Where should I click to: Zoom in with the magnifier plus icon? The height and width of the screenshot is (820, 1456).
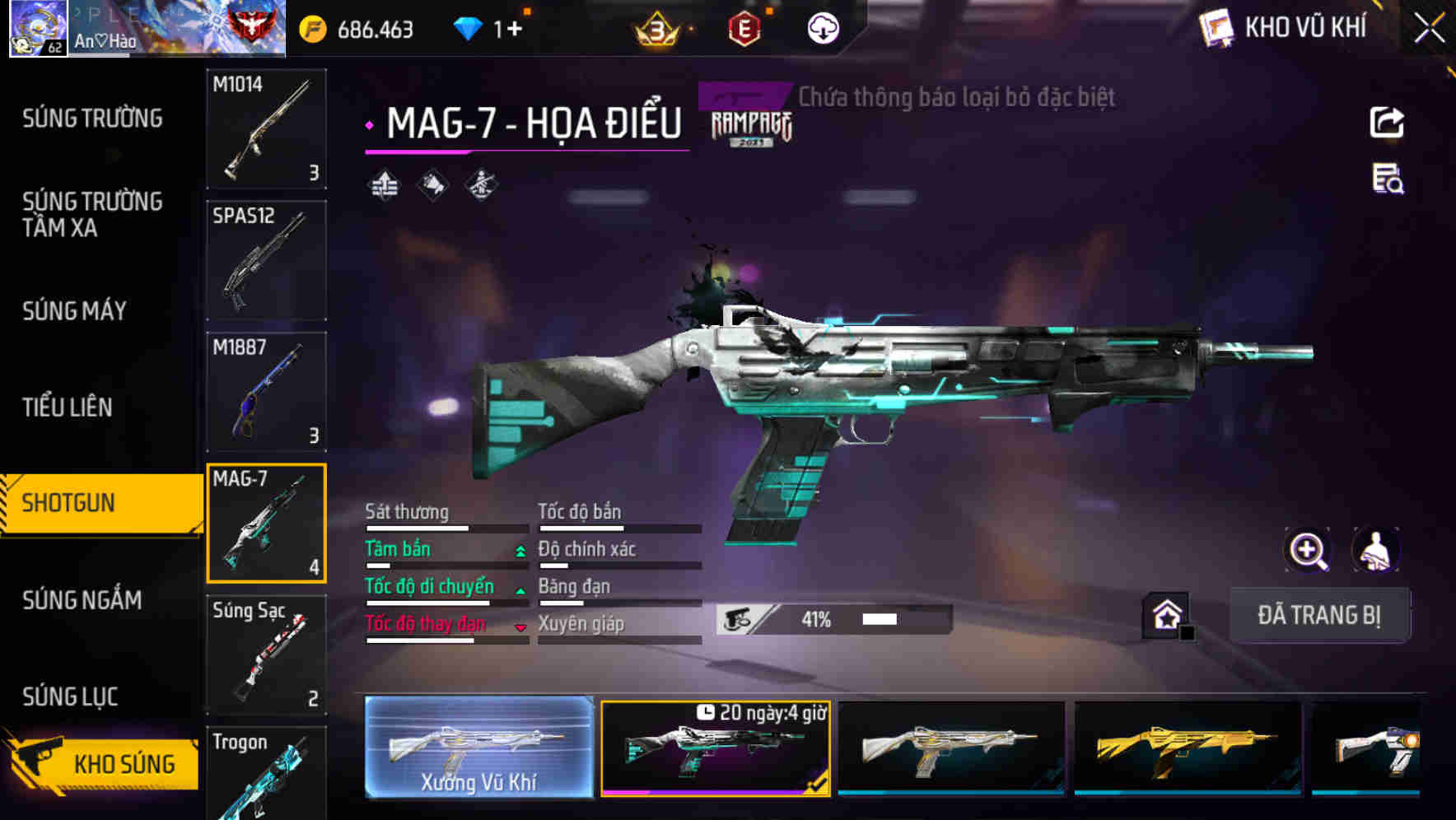(1308, 550)
